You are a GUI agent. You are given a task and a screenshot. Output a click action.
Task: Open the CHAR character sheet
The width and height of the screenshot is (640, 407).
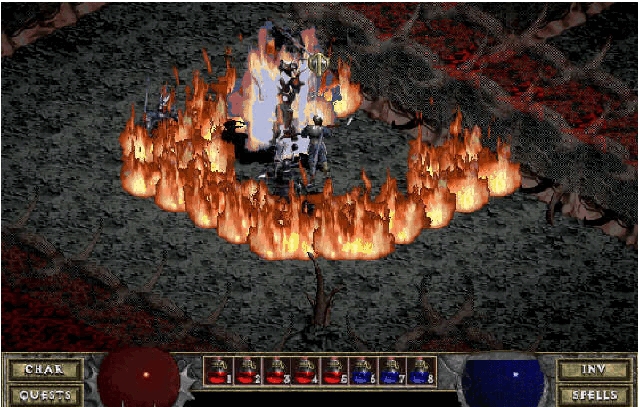(45, 369)
